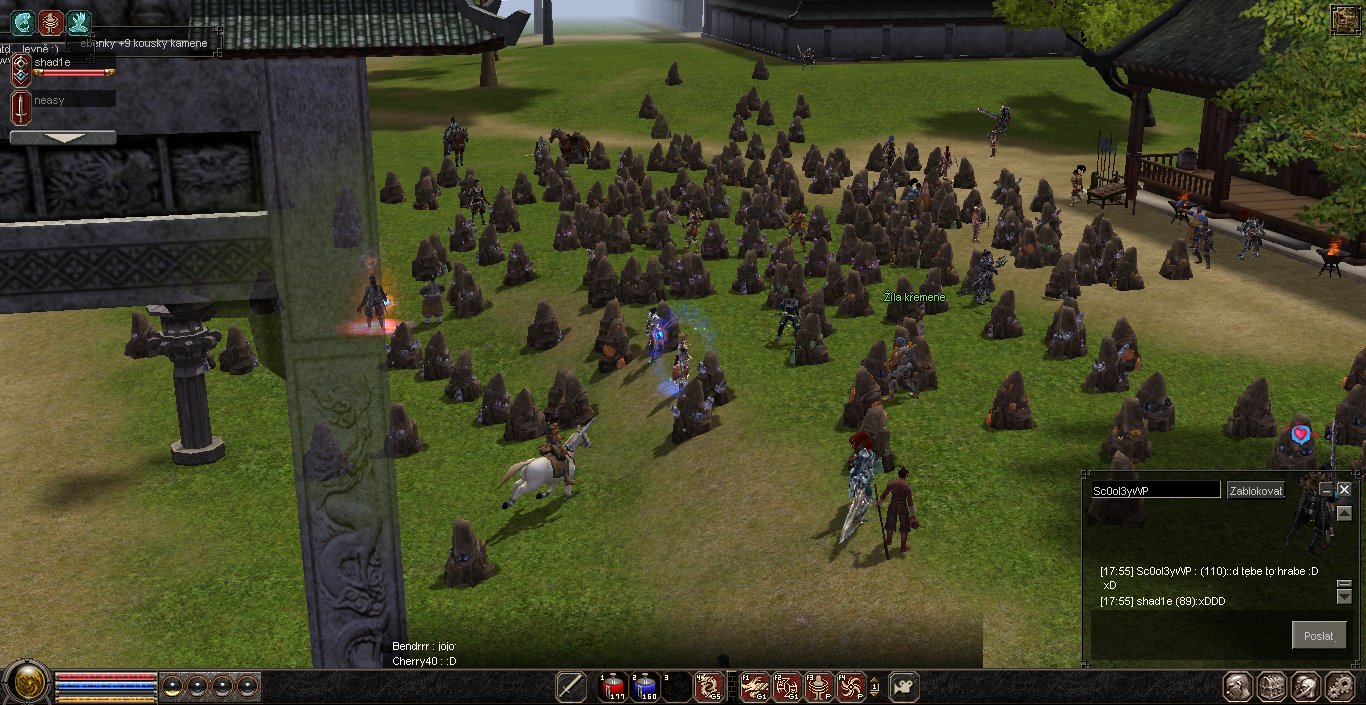Open the system settings gear button
The height and width of the screenshot is (705, 1366).
(x=1339, y=686)
